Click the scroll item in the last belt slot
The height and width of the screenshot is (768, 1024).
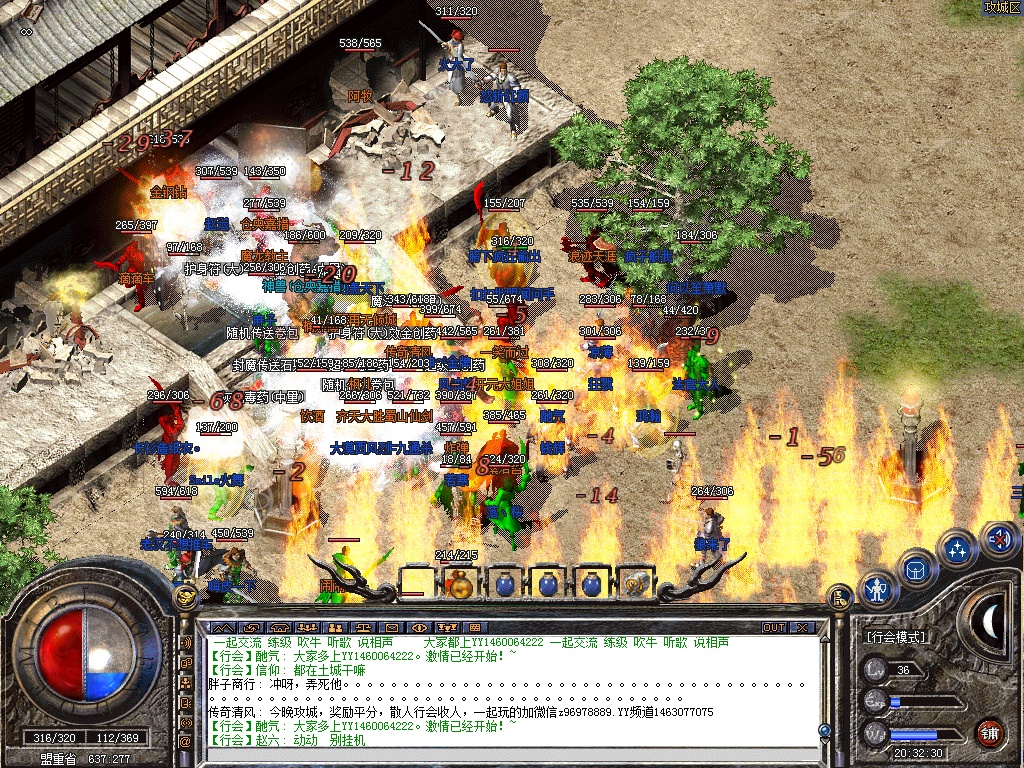tap(634, 583)
